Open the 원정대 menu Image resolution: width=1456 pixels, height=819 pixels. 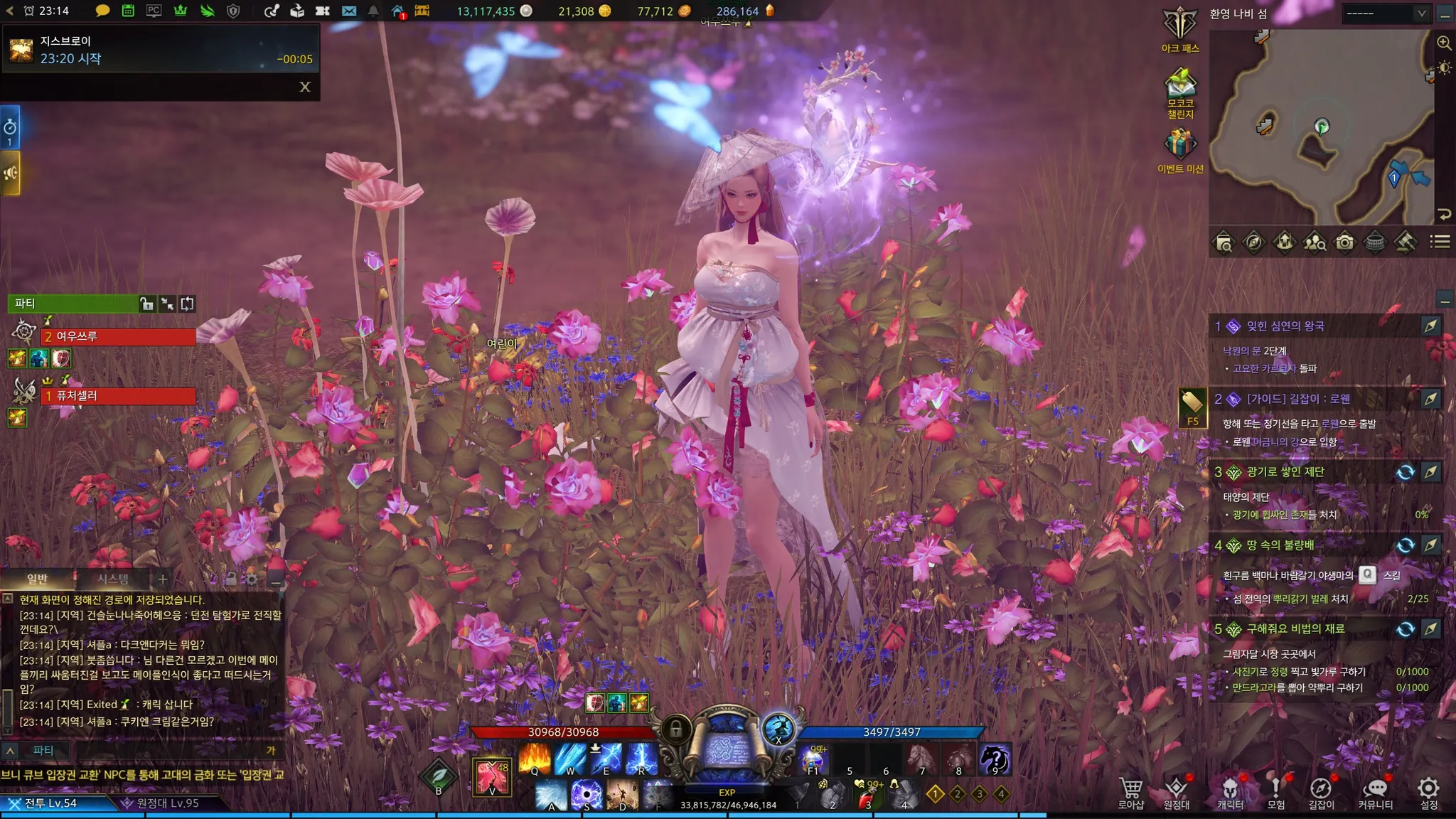1176,792
